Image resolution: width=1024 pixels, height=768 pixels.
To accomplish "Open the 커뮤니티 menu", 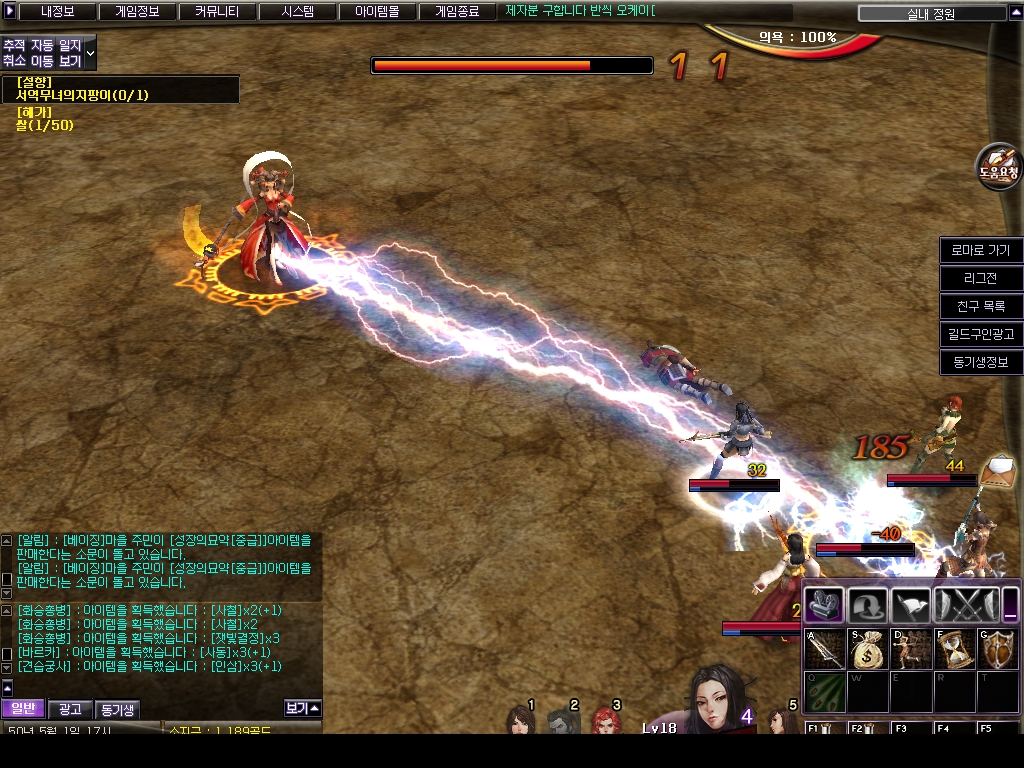I will point(217,12).
